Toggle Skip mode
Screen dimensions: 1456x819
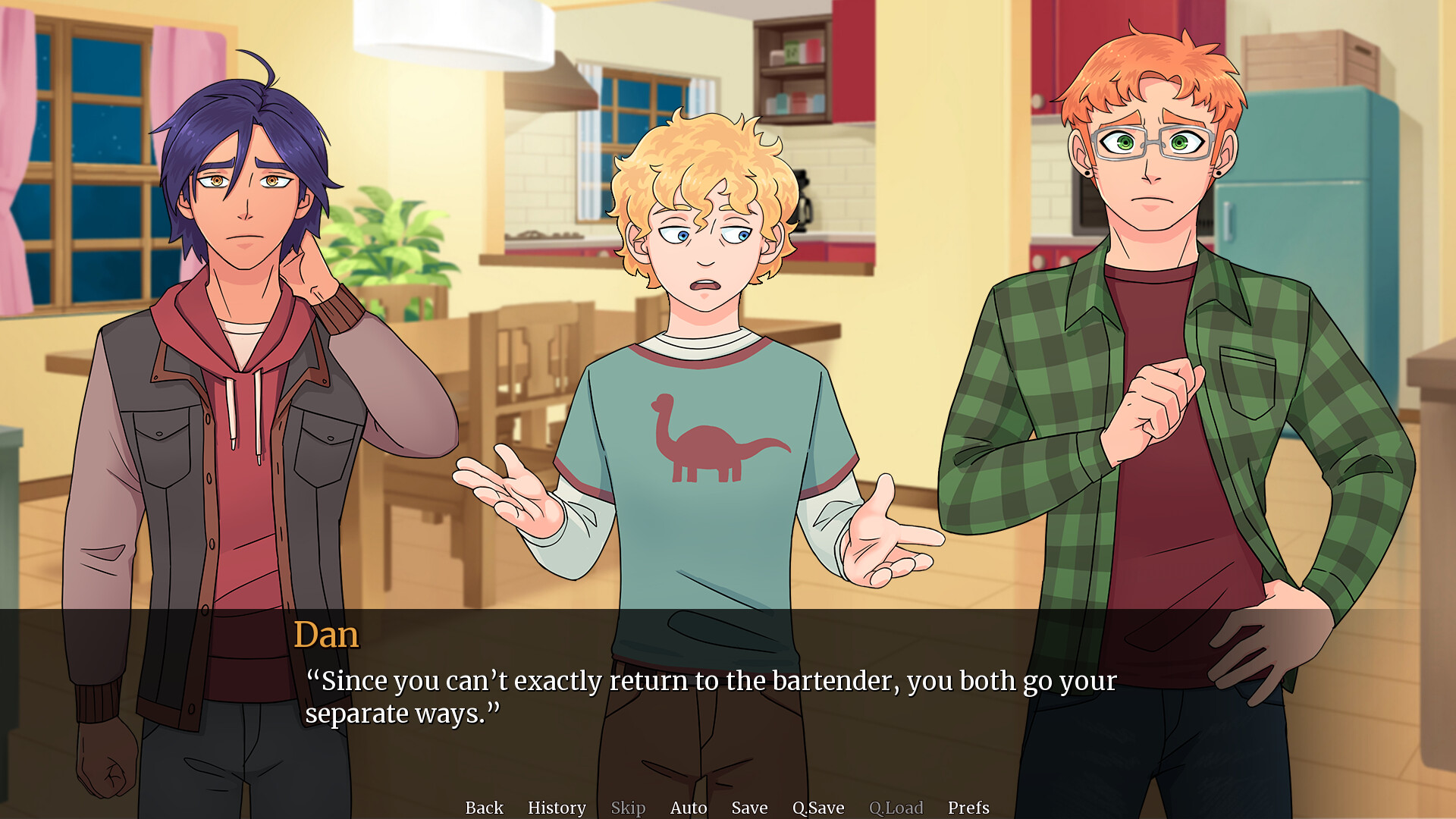click(628, 808)
